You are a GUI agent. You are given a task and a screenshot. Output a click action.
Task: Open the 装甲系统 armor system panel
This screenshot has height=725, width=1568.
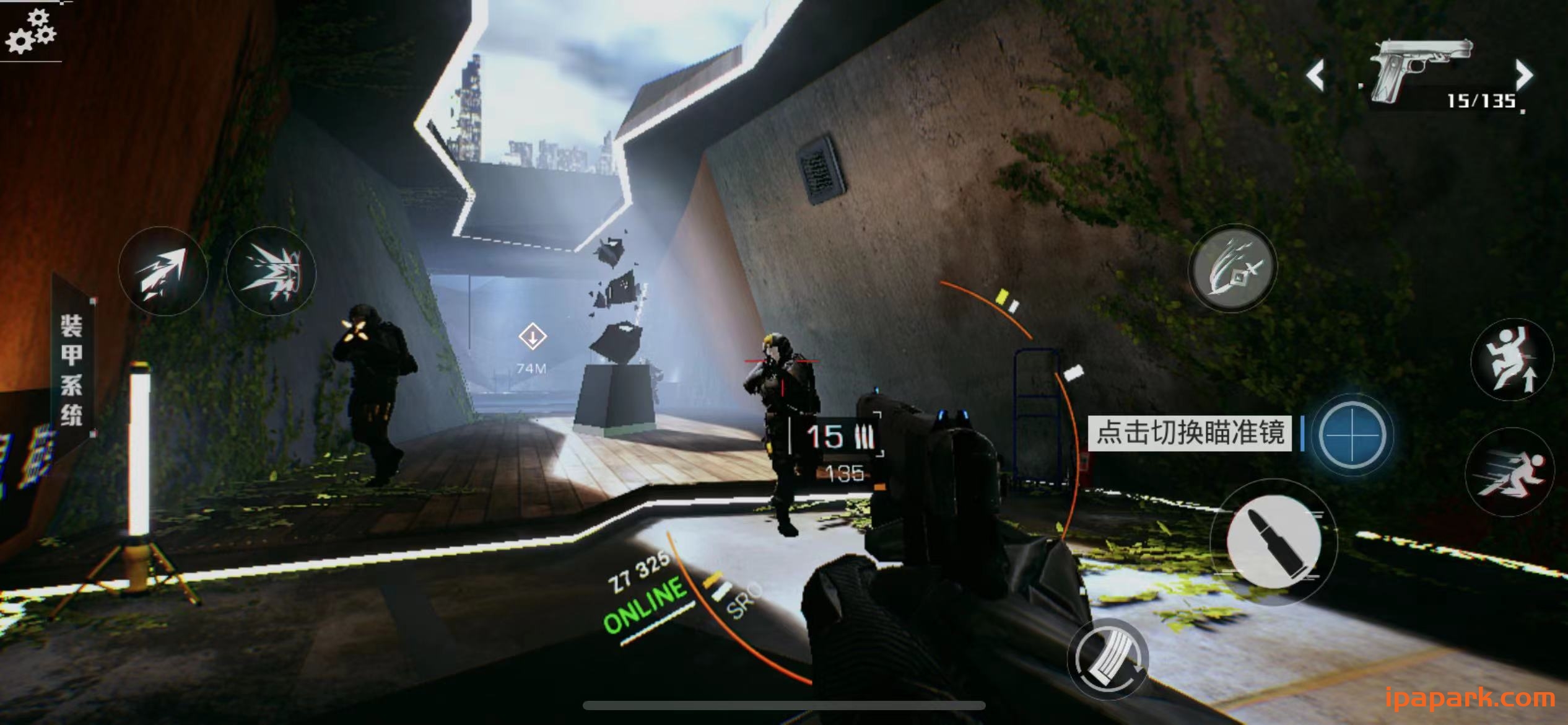coord(71,369)
